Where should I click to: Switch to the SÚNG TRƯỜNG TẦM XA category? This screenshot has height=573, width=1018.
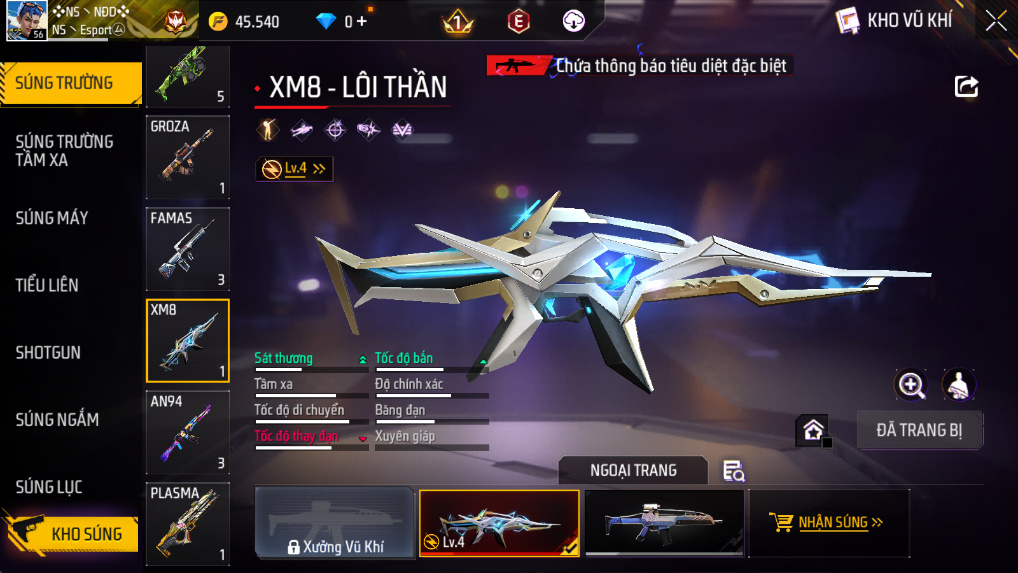65,150
